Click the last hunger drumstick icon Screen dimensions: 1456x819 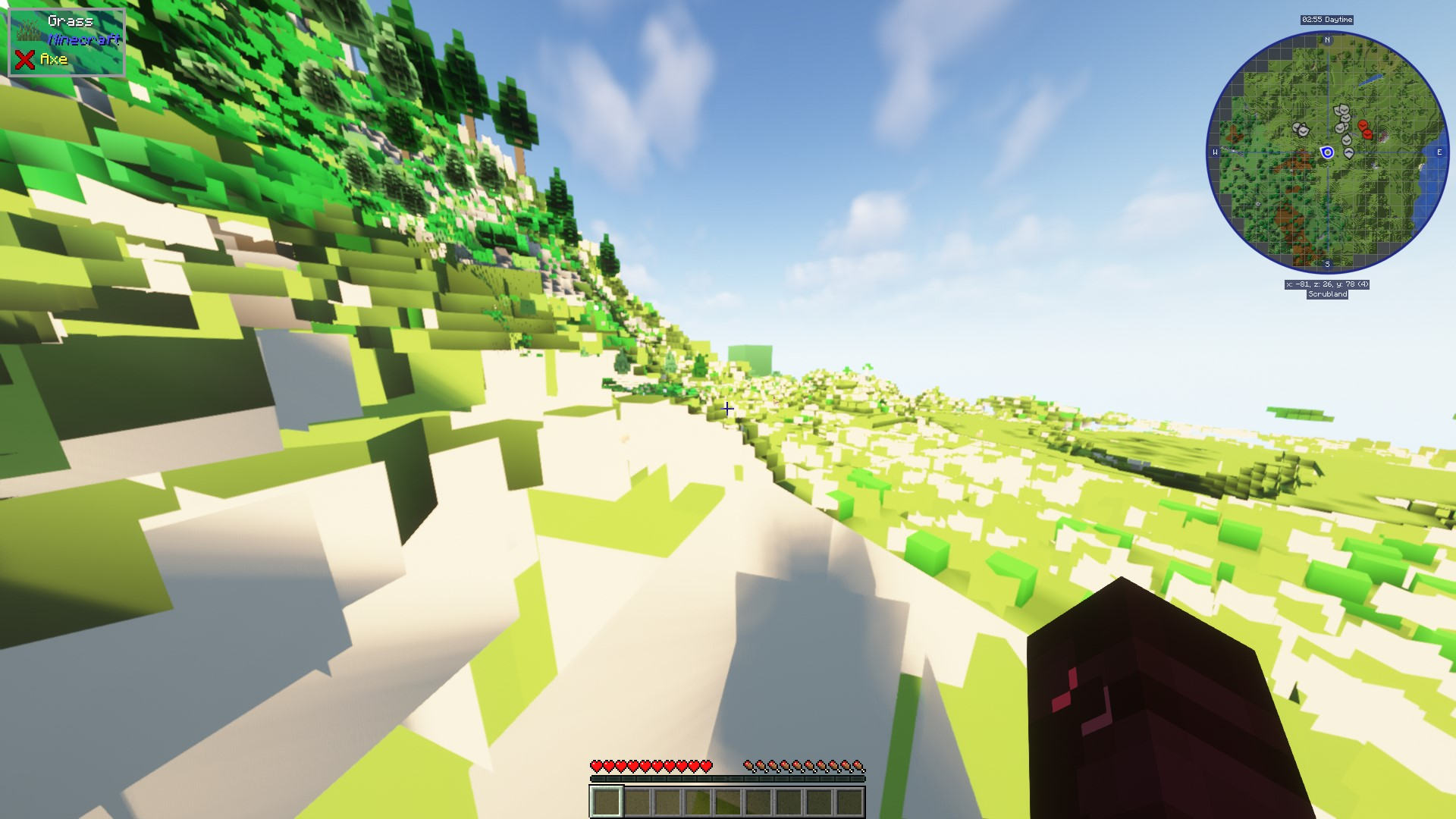[x=859, y=766]
